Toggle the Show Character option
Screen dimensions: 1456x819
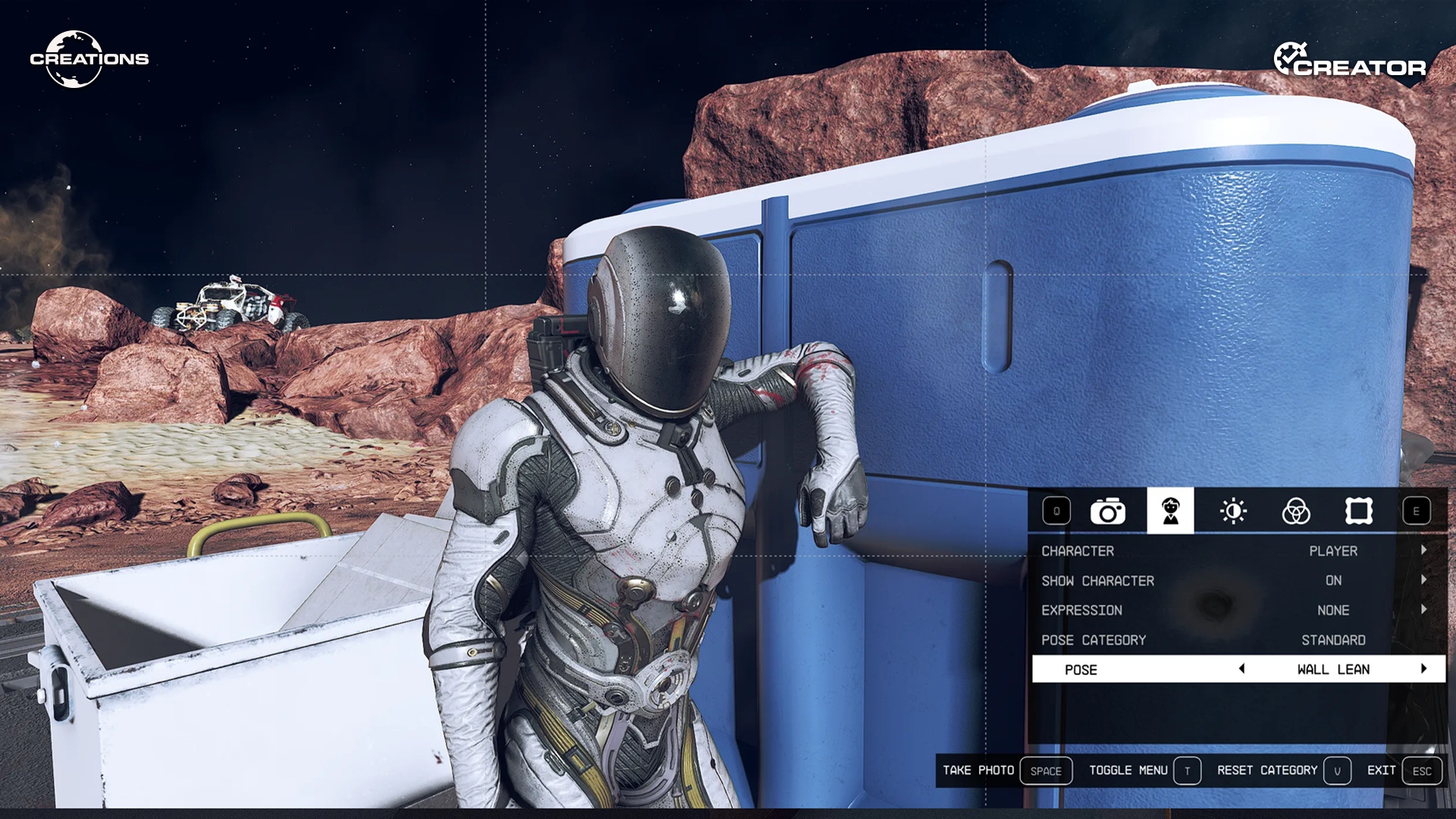coord(1238,581)
